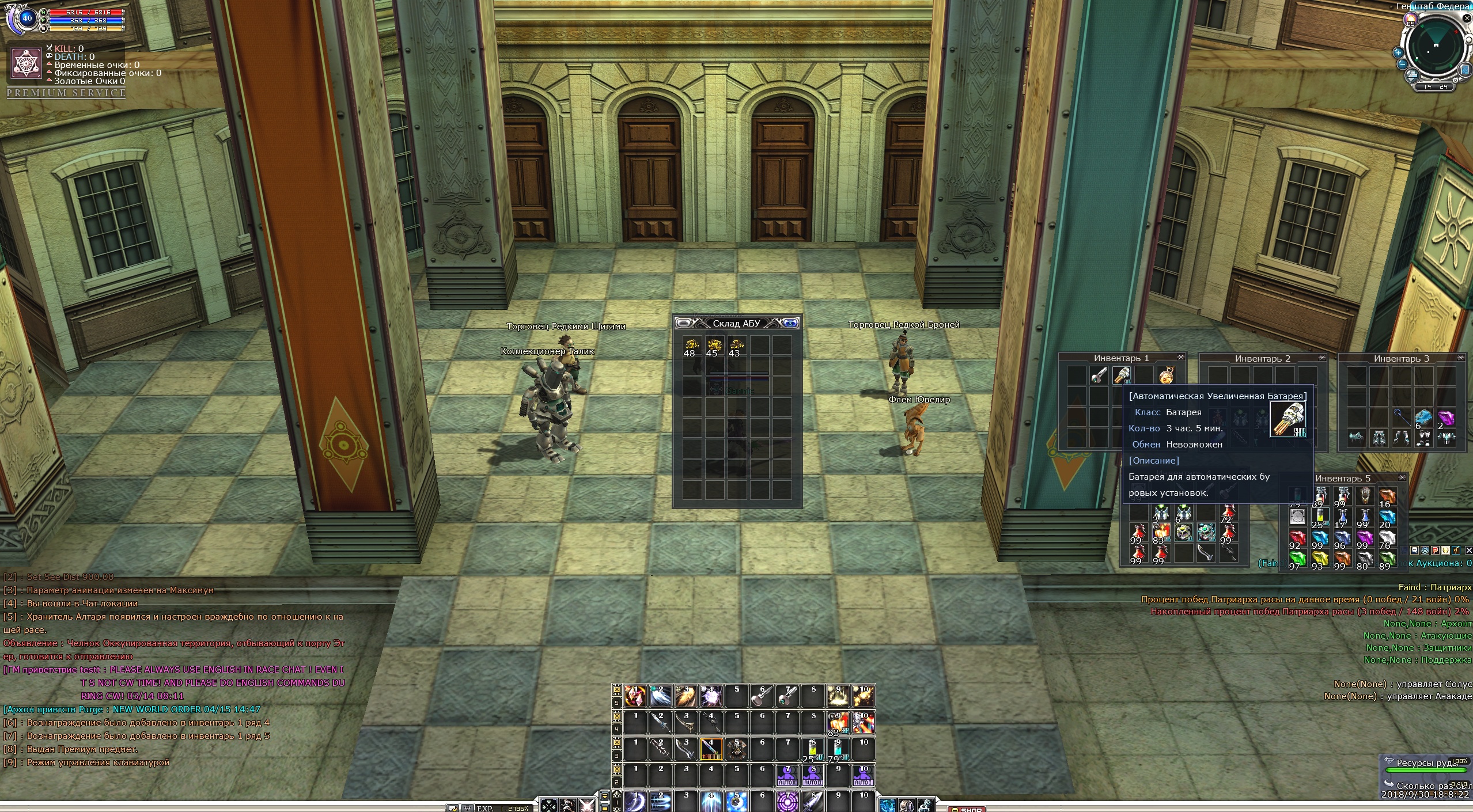Pick the green gem stack of 97
The width and height of the screenshot is (1473, 812).
tap(1296, 559)
